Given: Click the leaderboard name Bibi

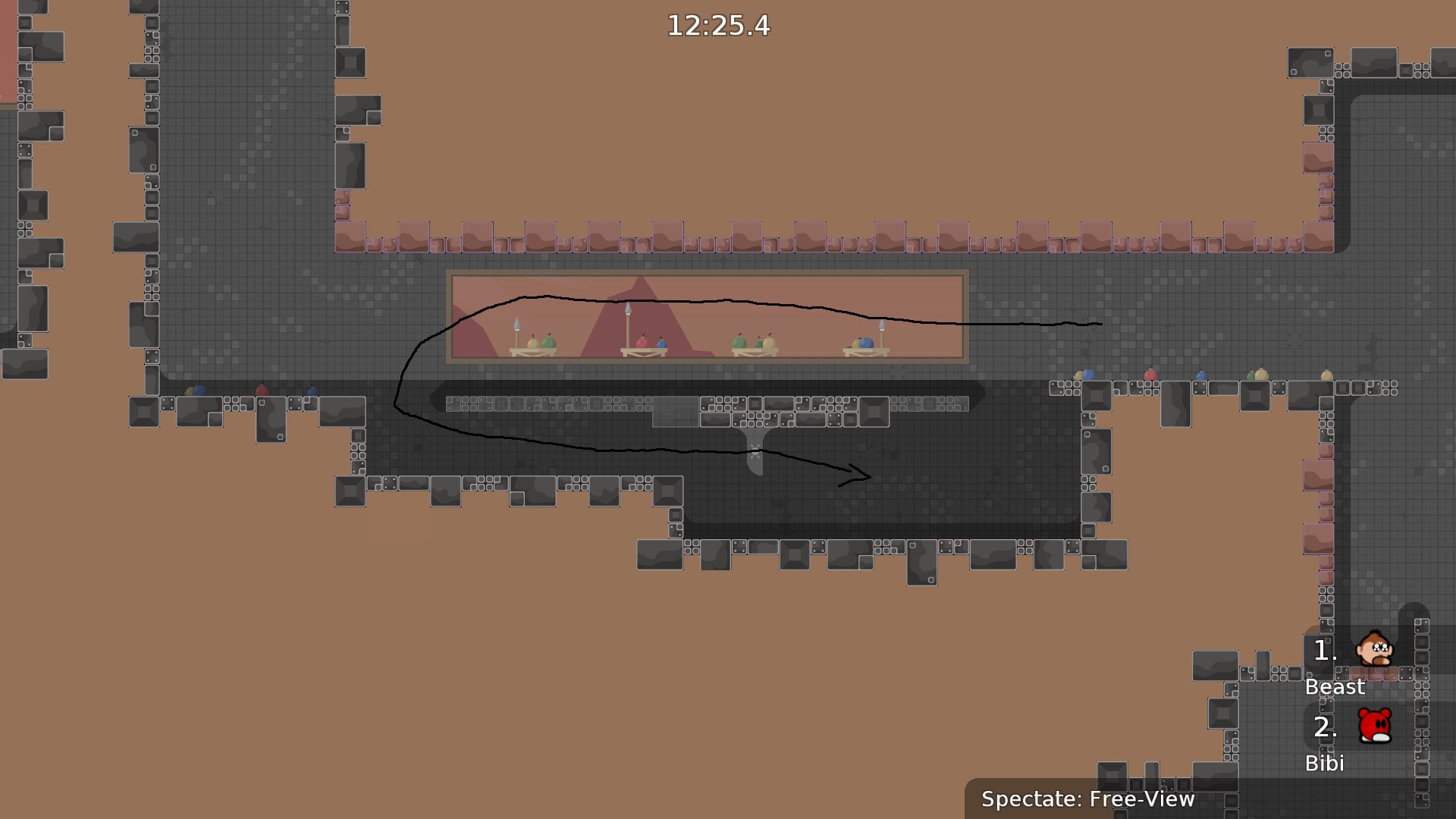Looking at the screenshot, I should (1325, 764).
